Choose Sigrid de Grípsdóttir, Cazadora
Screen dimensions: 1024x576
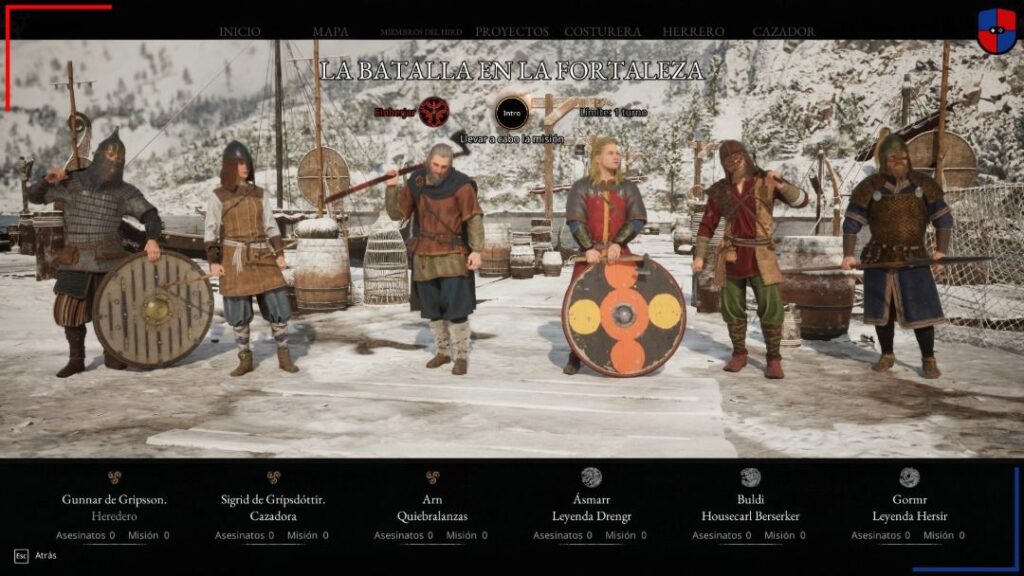tap(273, 507)
